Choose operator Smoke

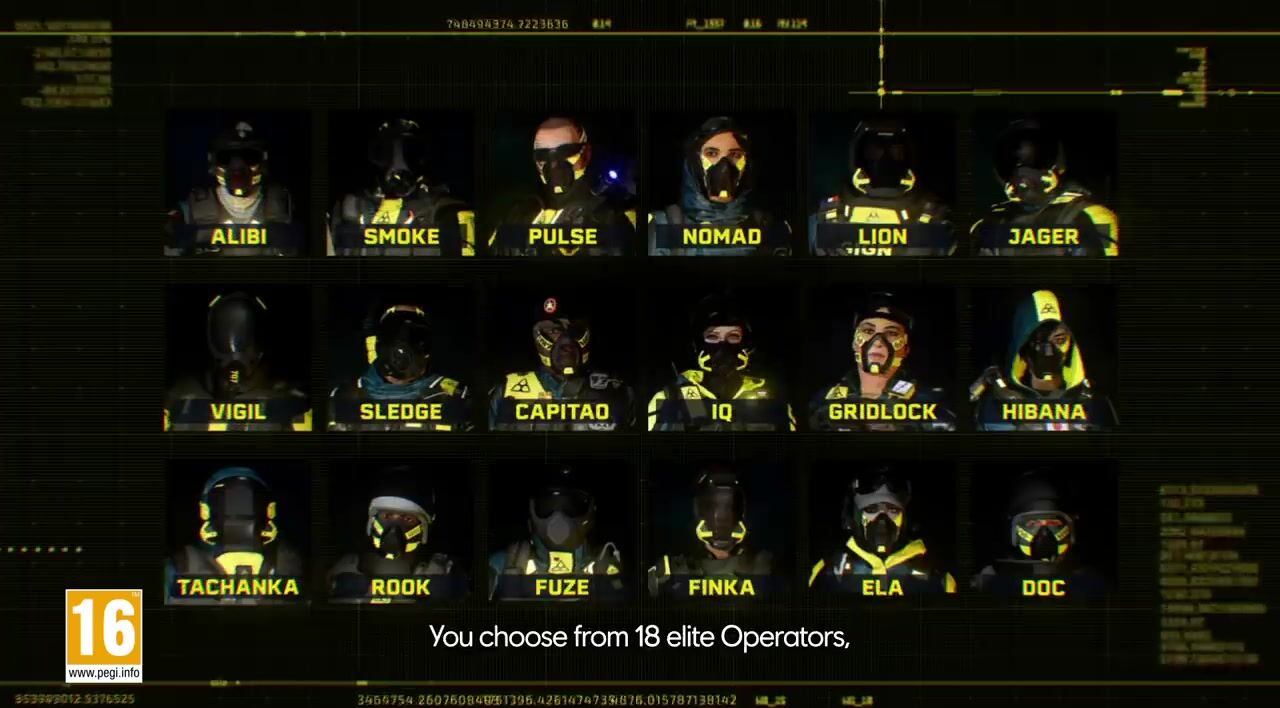click(400, 184)
